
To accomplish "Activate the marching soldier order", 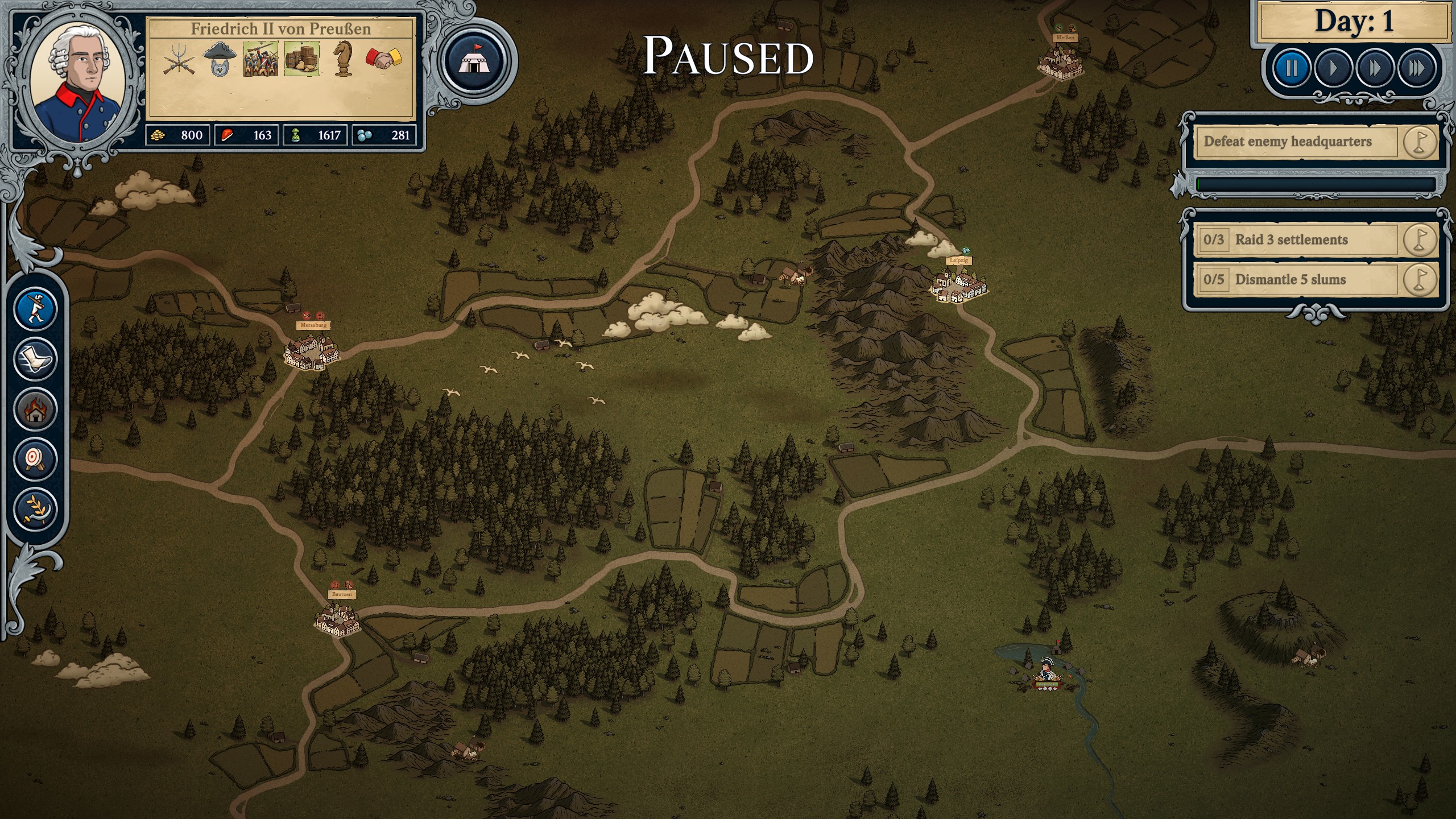I will (x=35, y=309).
